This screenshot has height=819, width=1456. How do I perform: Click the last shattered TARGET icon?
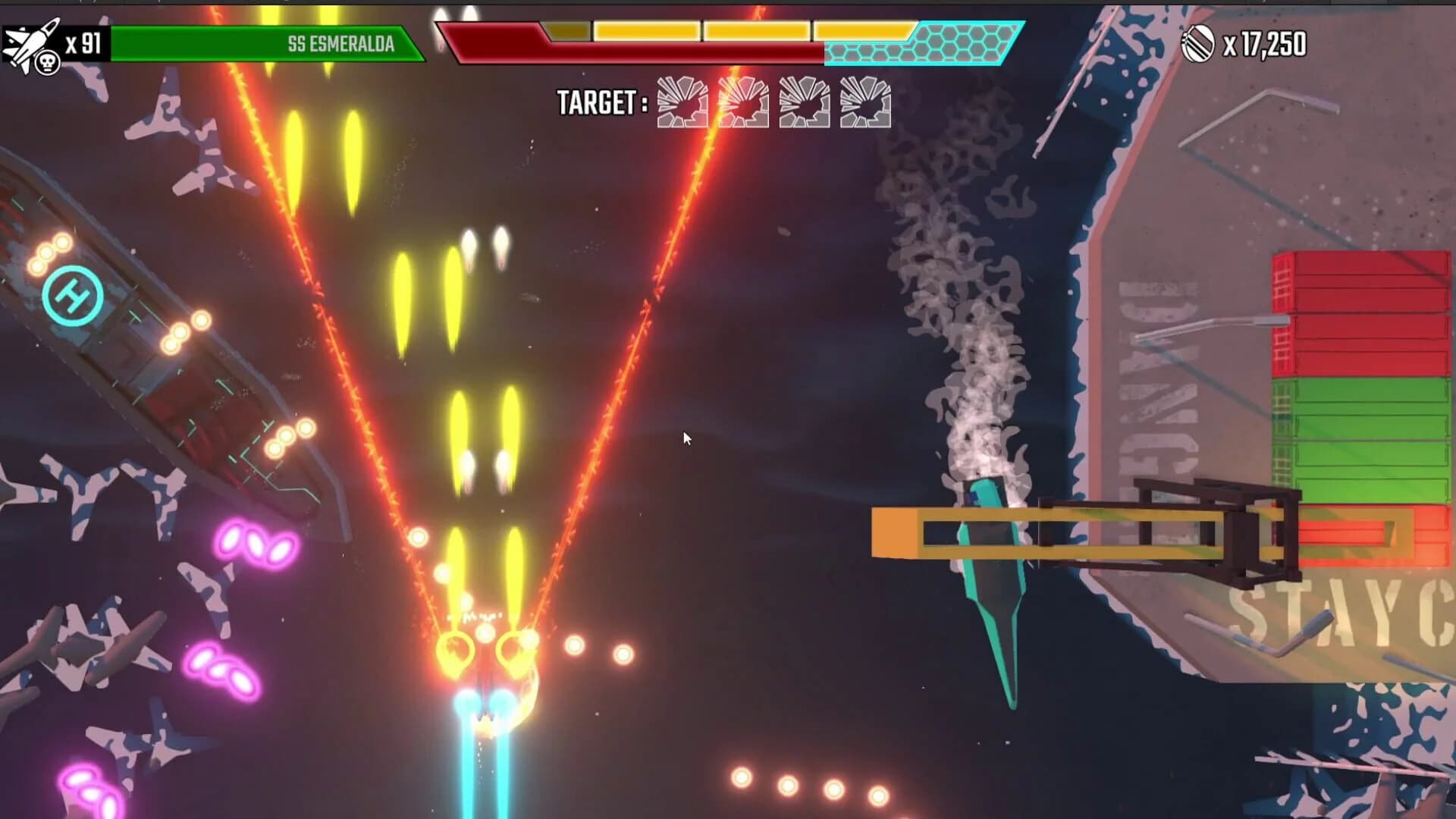tap(866, 103)
